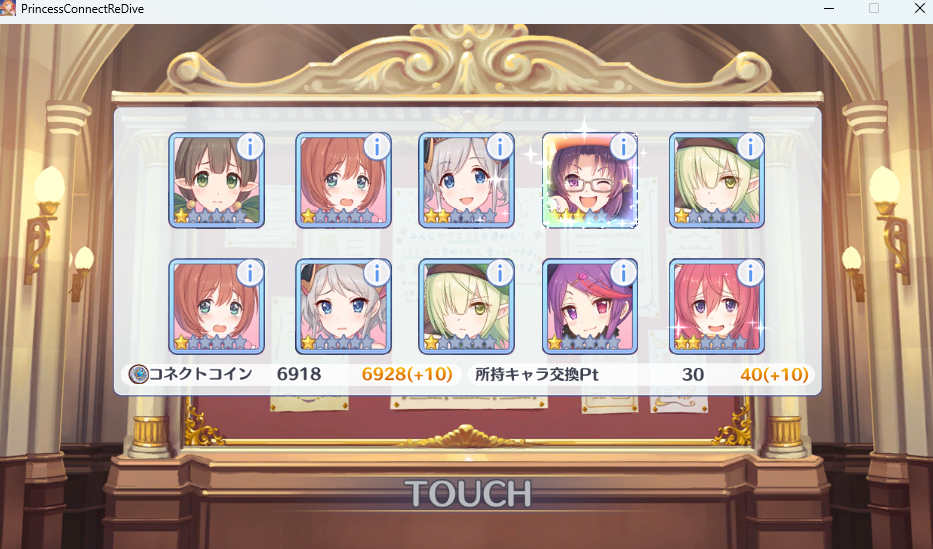Minimize the game window

(827, 8)
